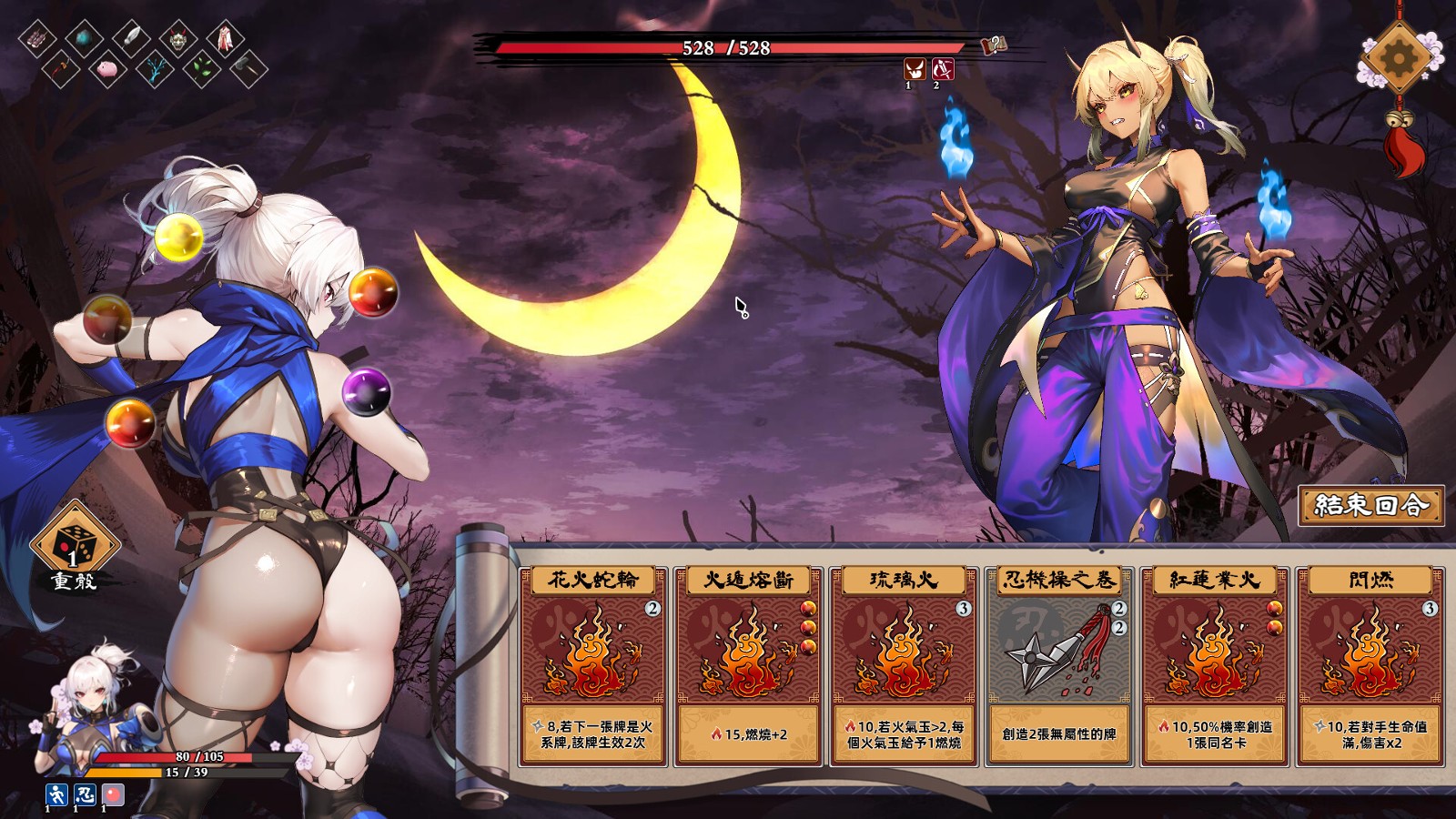Screen dimensions: 1456x819
Task: Open the gear settings menu
Action: (x=1399, y=58)
